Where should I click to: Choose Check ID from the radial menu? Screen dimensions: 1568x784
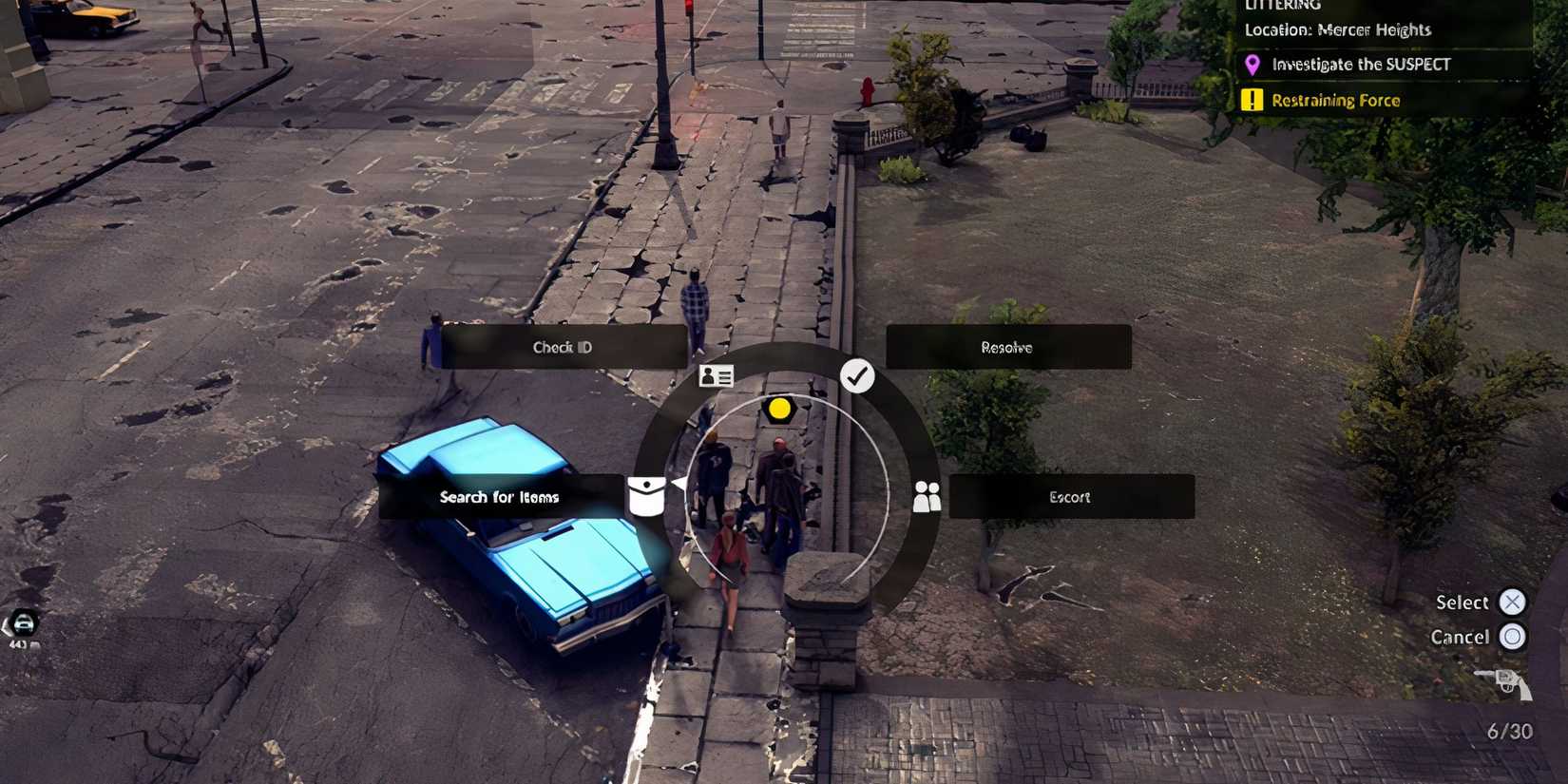pos(563,347)
